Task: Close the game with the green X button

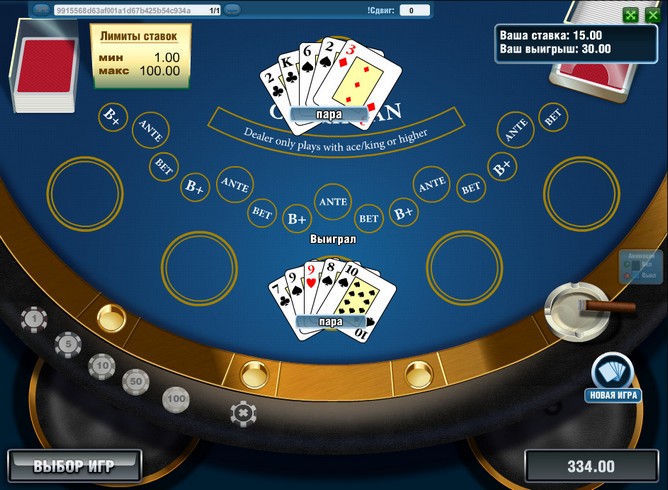Action: 653,15
